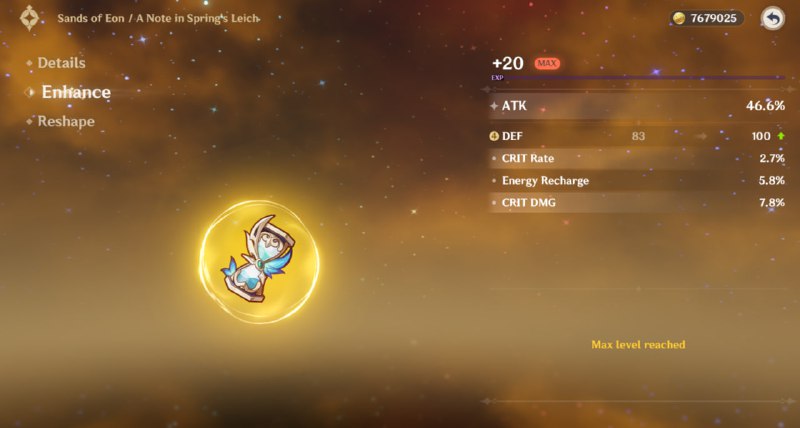The height and width of the screenshot is (428, 800).
Task: Click the back arrow button
Action: click(772, 18)
